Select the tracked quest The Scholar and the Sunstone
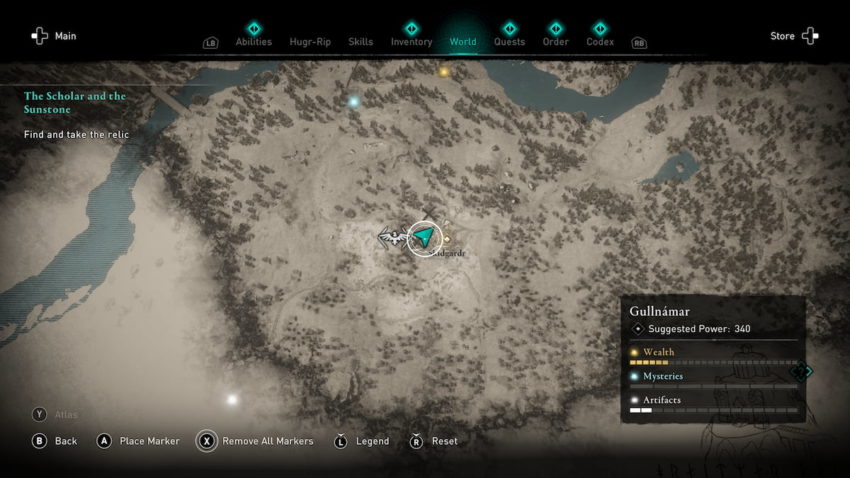850x478 pixels. tap(75, 102)
